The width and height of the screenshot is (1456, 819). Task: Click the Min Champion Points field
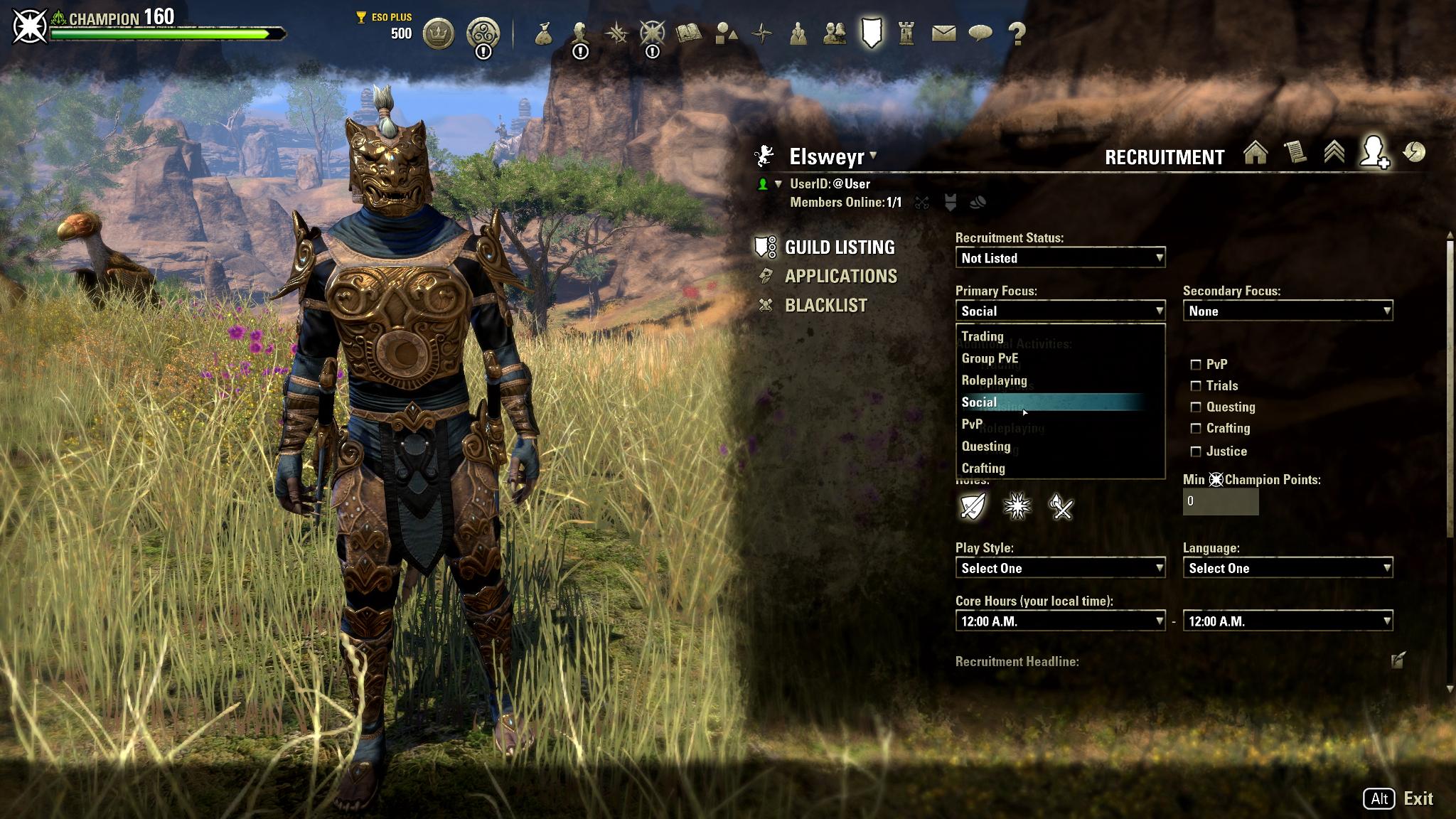1220,501
